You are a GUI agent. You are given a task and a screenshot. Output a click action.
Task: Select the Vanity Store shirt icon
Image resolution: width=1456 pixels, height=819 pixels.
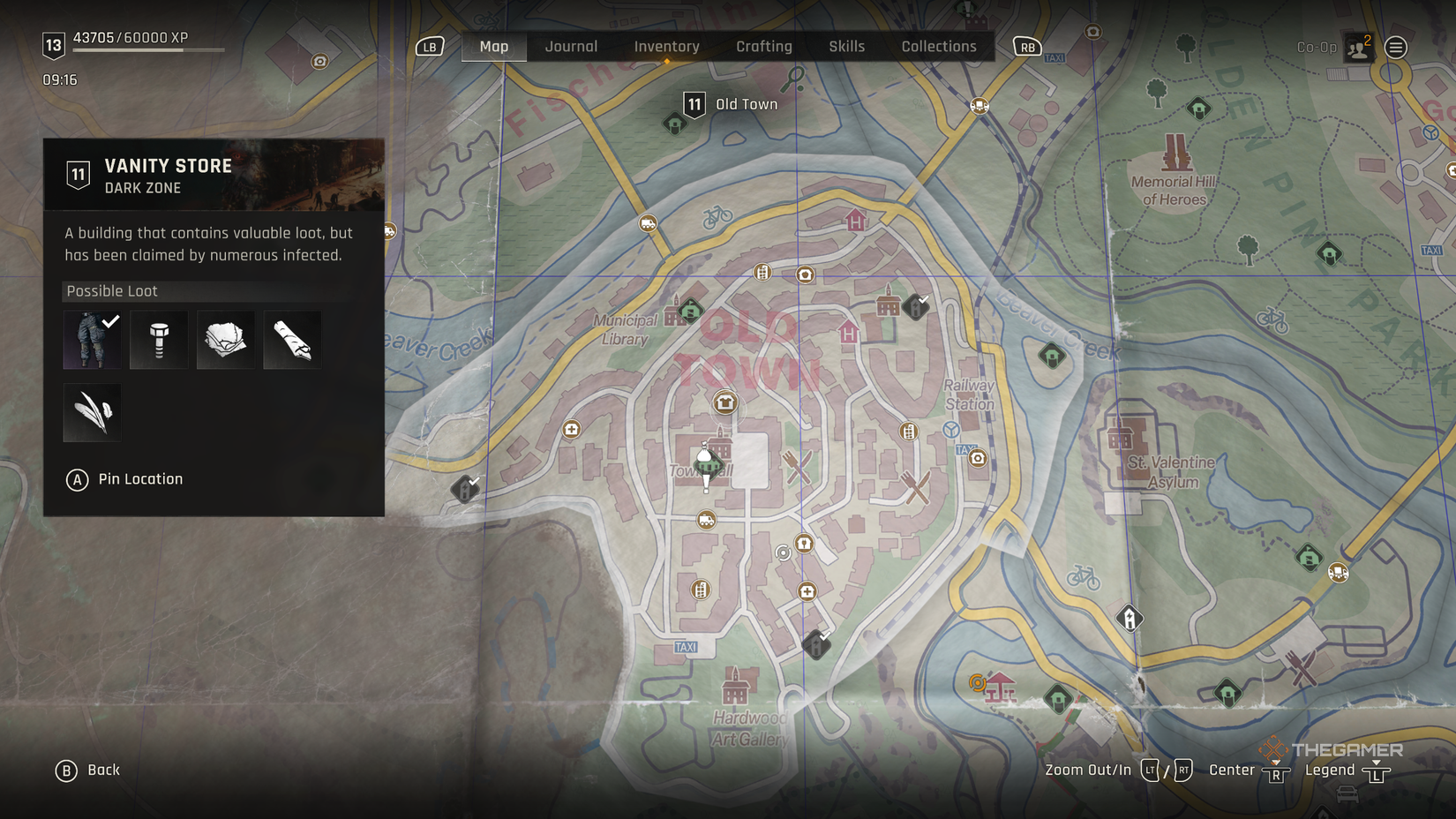726,402
